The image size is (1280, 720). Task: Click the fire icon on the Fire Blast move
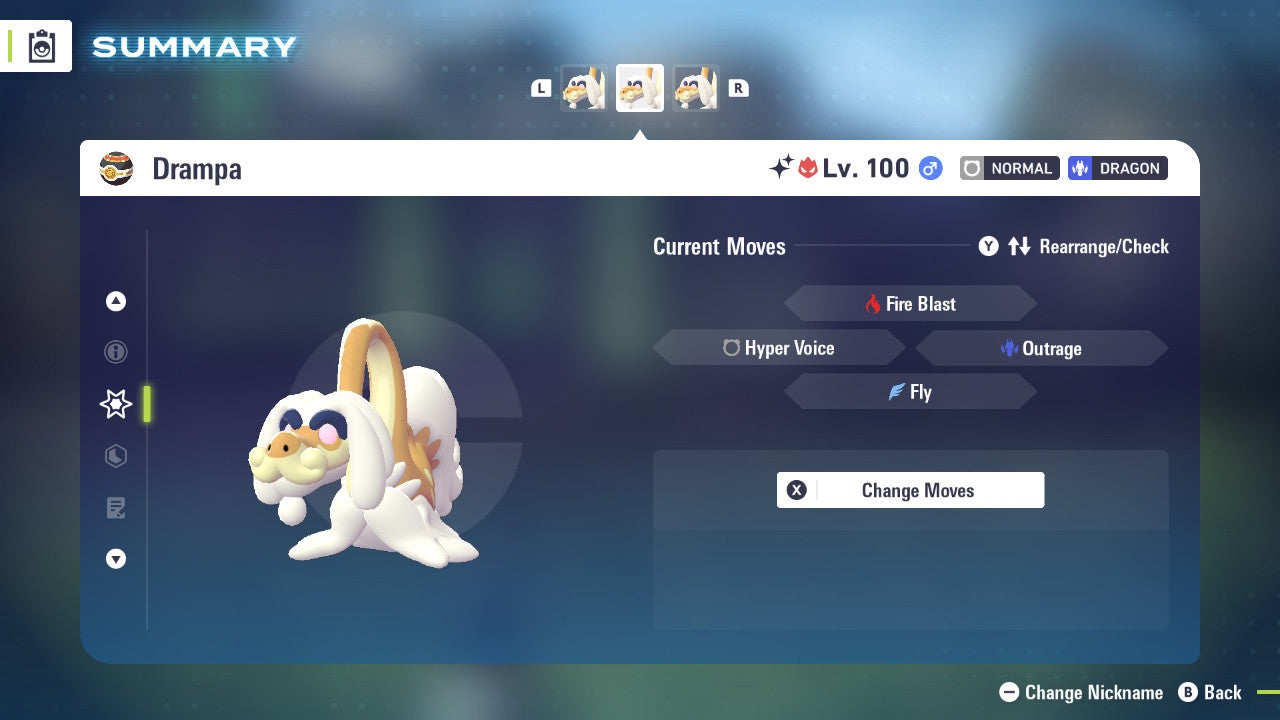[x=871, y=303]
